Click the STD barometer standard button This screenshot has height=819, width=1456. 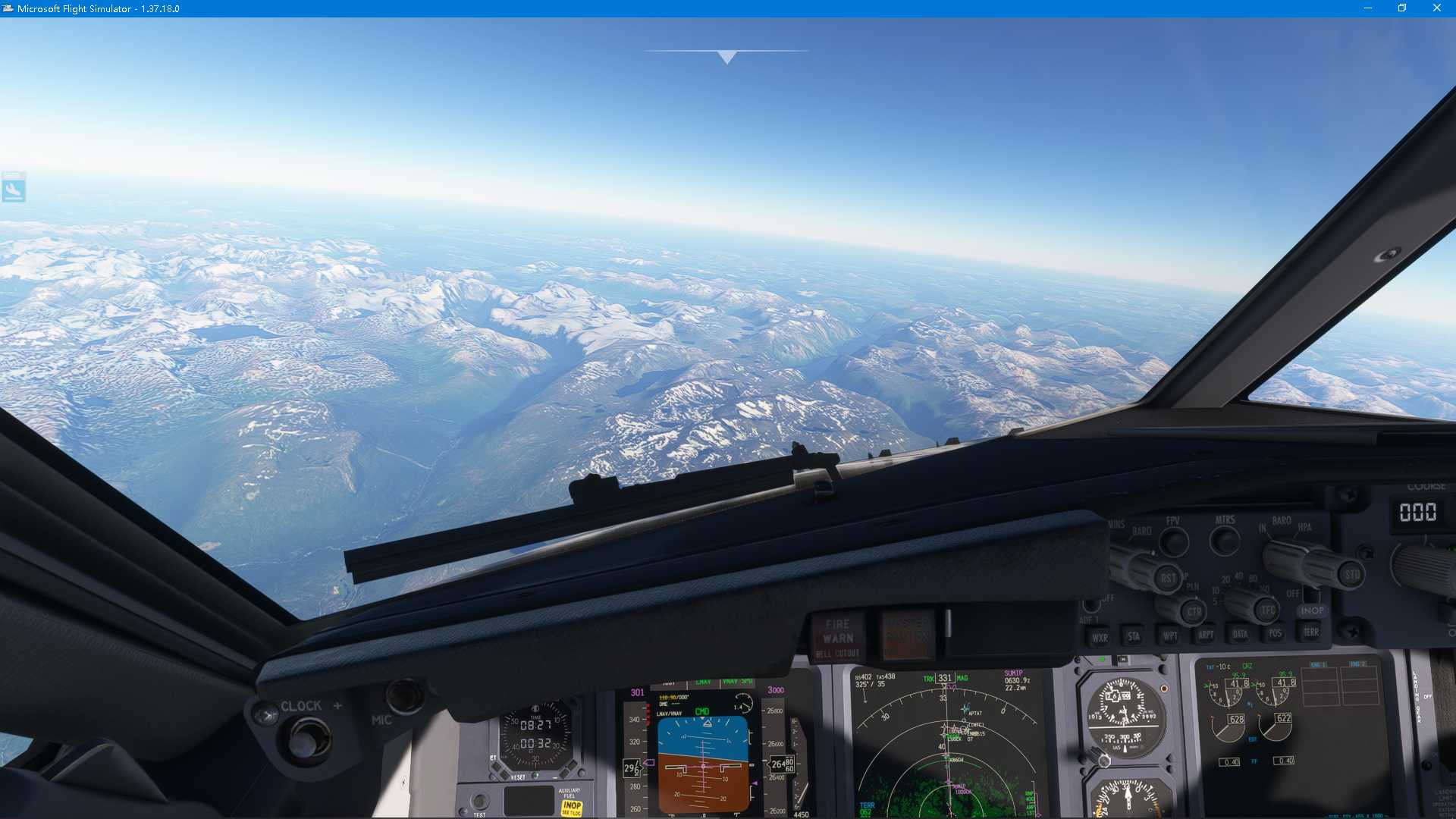[x=1352, y=574]
